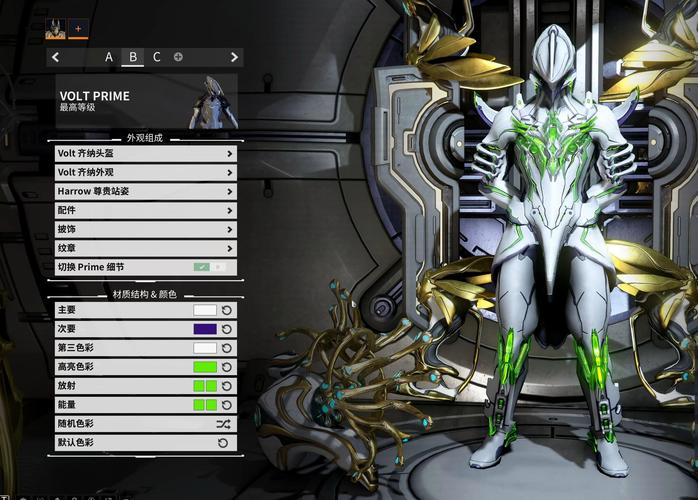Open the 纹章 sigil menu
698x500 pixels.
coord(146,248)
